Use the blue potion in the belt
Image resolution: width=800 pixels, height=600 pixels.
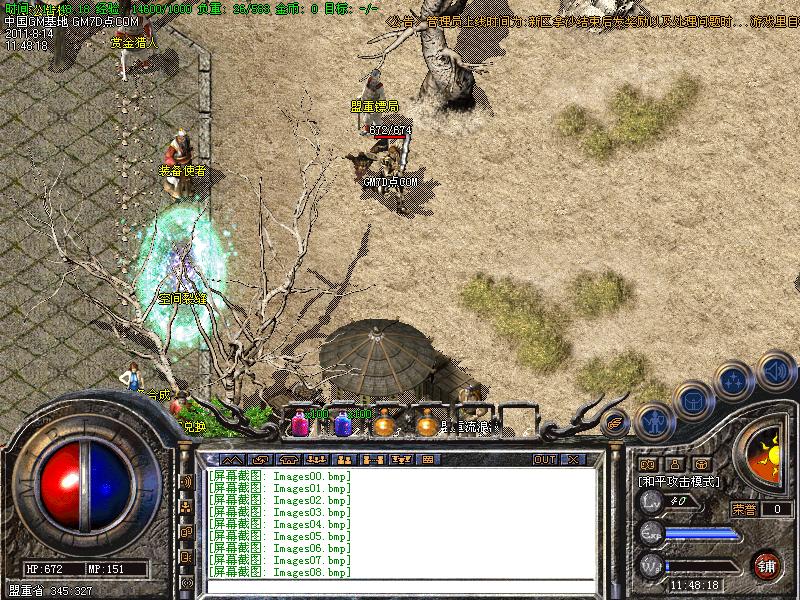click(343, 423)
